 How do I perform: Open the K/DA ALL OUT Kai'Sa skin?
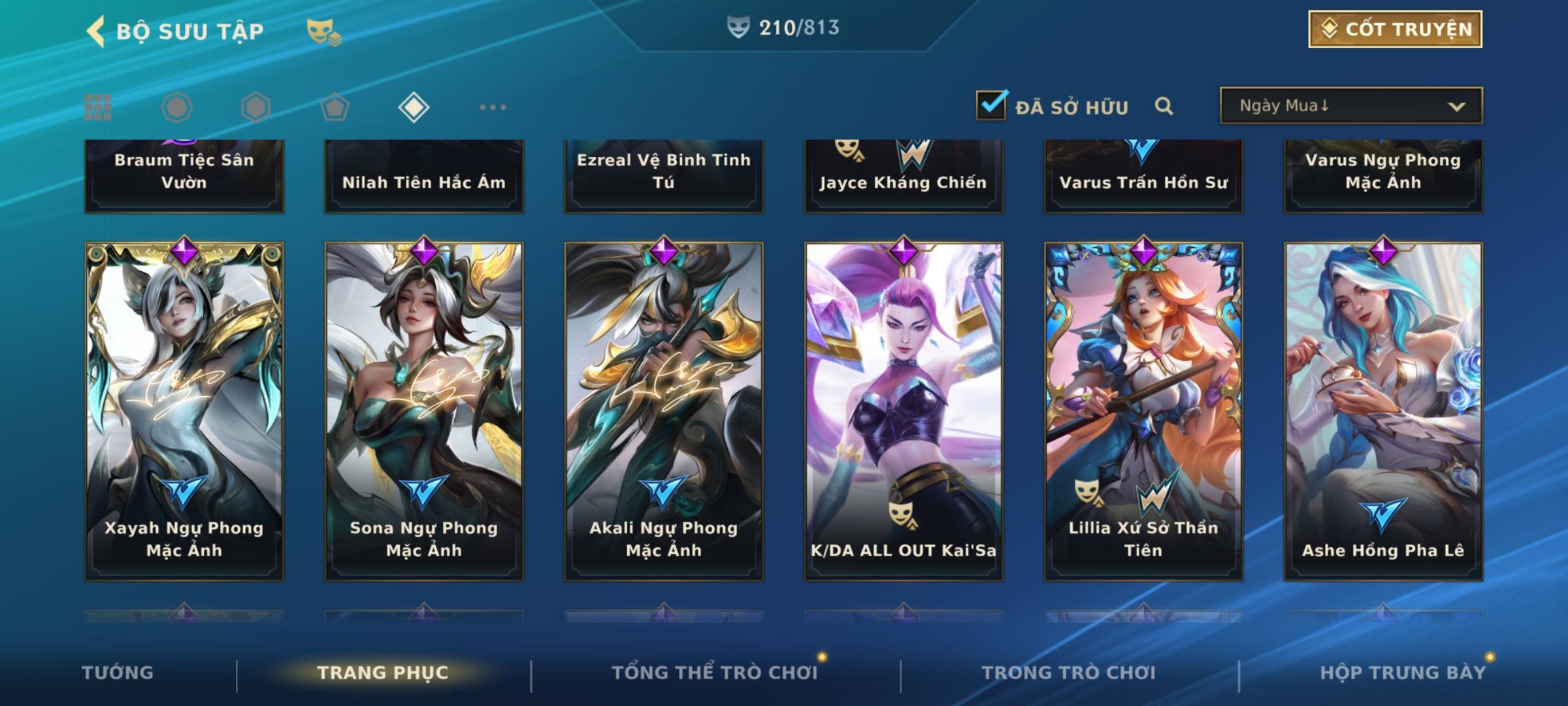[x=904, y=412]
